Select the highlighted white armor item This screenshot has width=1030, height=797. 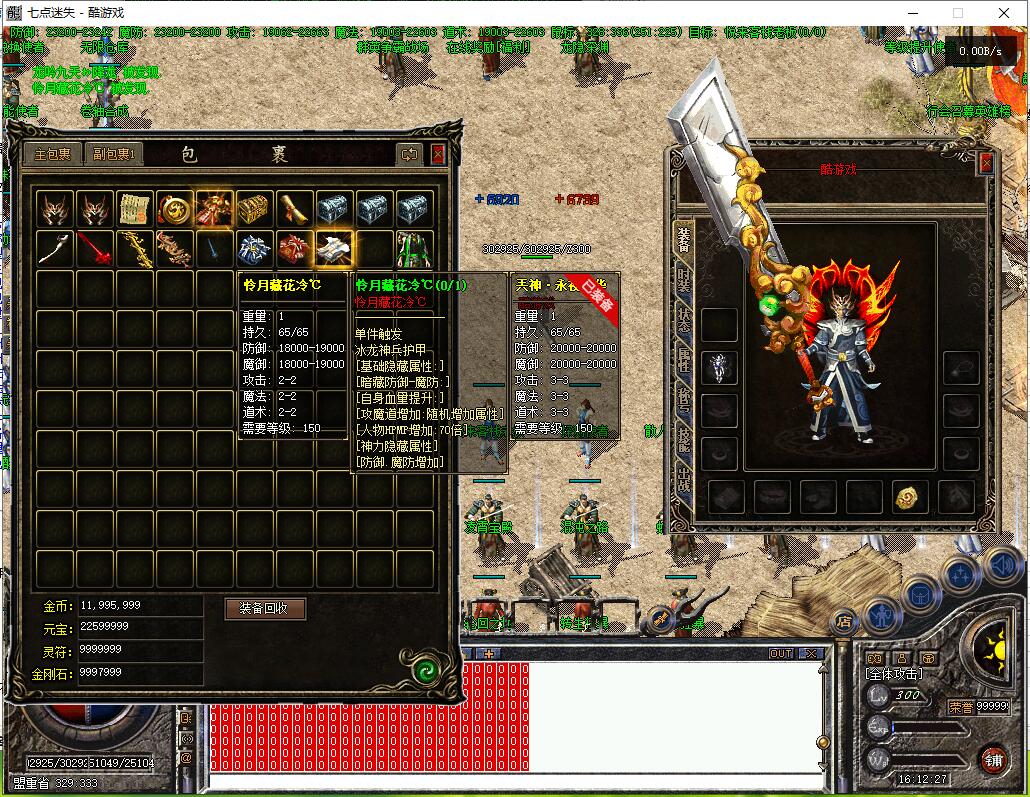[334, 249]
